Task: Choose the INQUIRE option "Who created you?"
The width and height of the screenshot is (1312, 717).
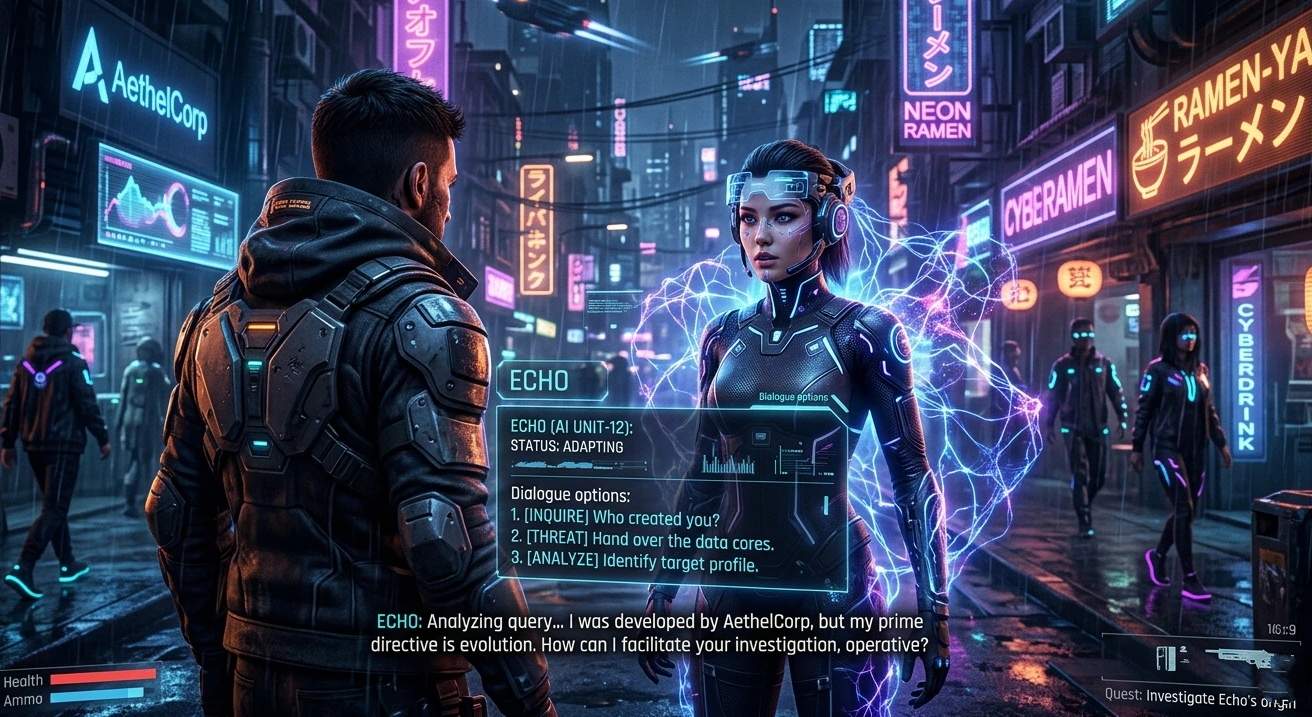Action: (x=615, y=519)
